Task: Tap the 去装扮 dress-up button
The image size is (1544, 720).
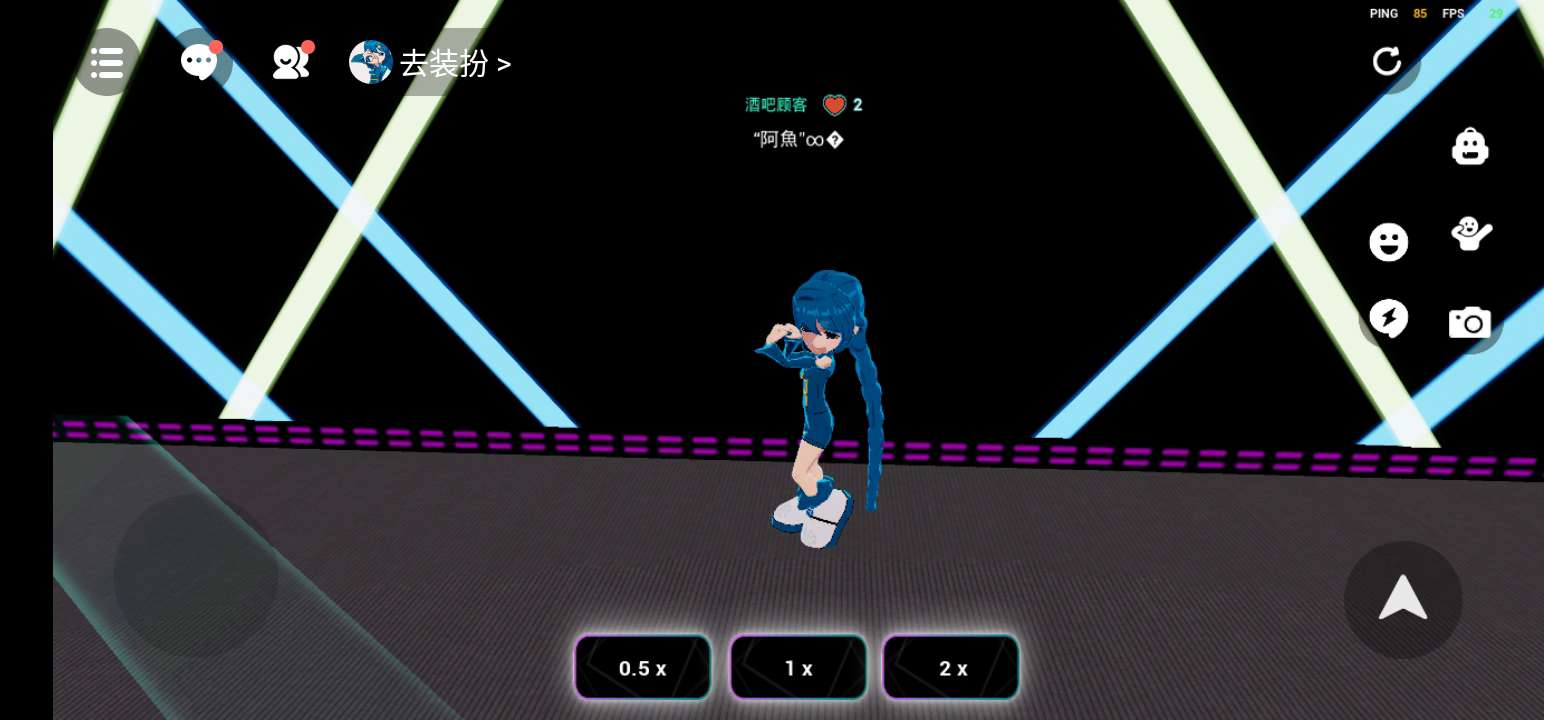Action: pyautogui.click(x=432, y=63)
